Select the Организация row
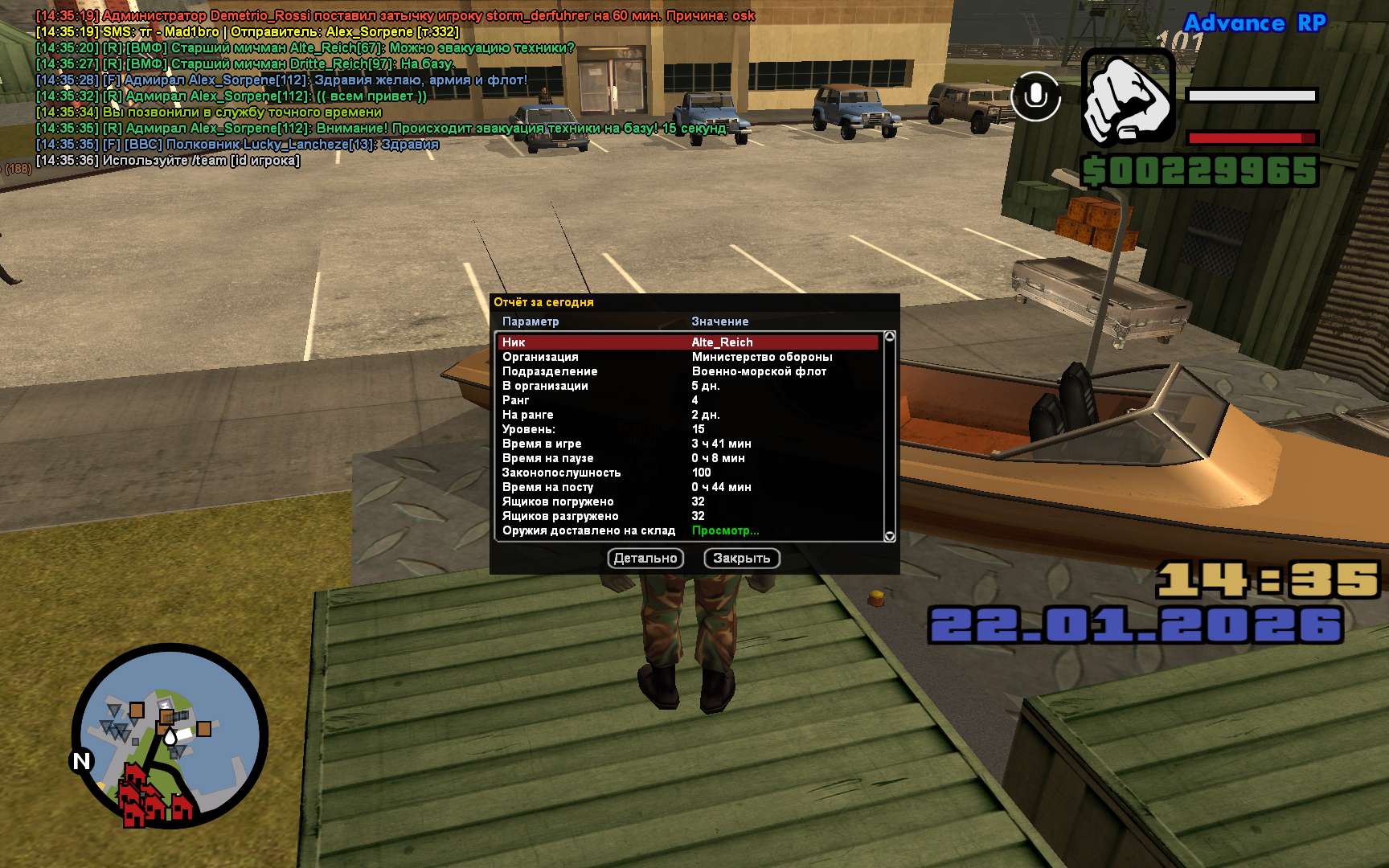Viewport: 1389px width, 868px height. [x=688, y=357]
